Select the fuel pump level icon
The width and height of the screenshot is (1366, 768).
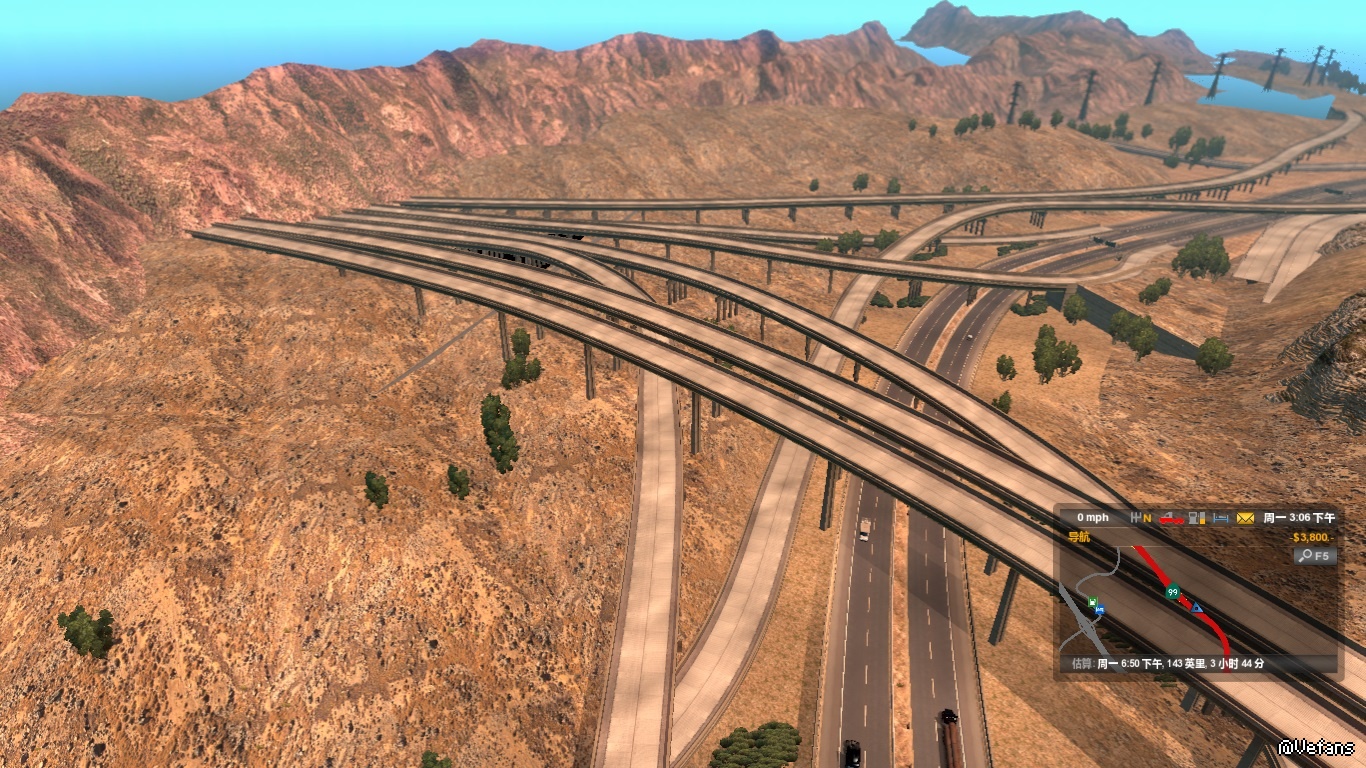[x=1196, y=518]
